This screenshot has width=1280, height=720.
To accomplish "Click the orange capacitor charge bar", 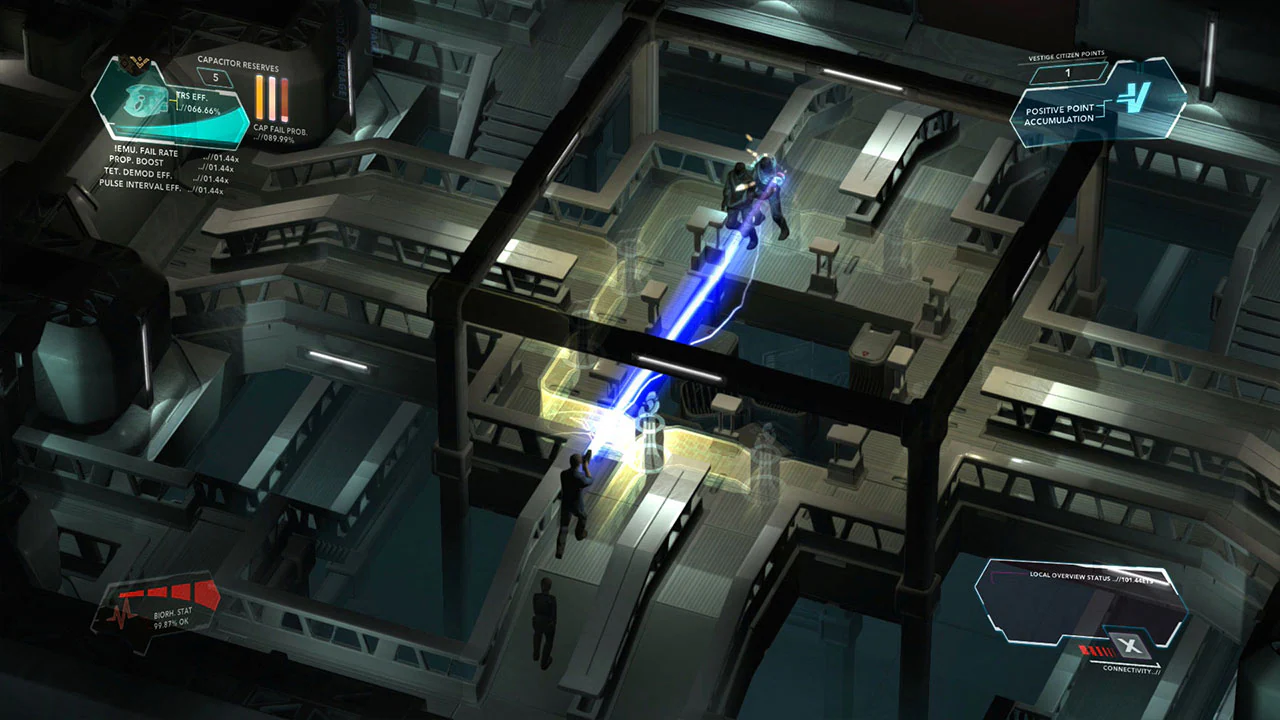I will click(x=259, y=96).
